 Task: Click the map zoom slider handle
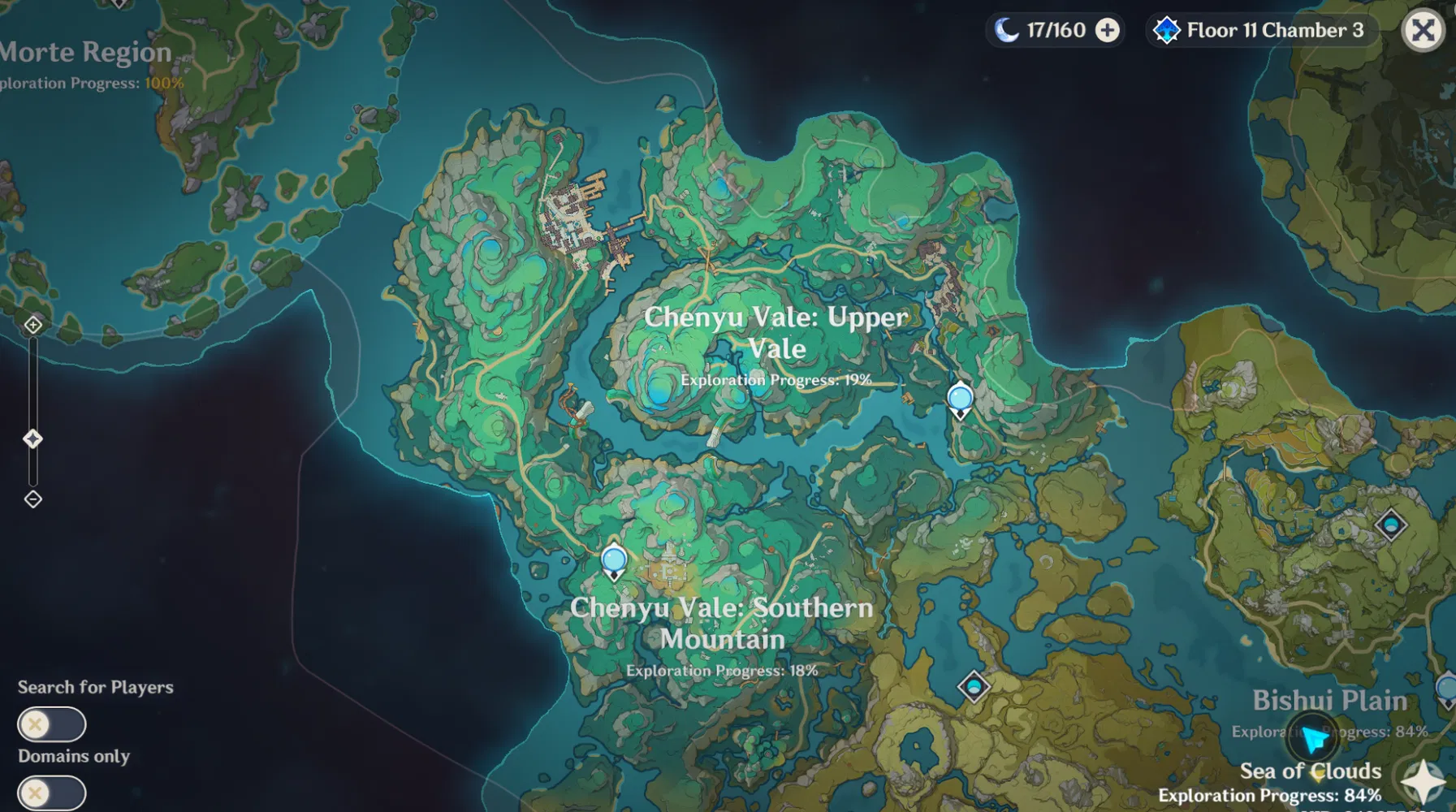tap(32, 438)
